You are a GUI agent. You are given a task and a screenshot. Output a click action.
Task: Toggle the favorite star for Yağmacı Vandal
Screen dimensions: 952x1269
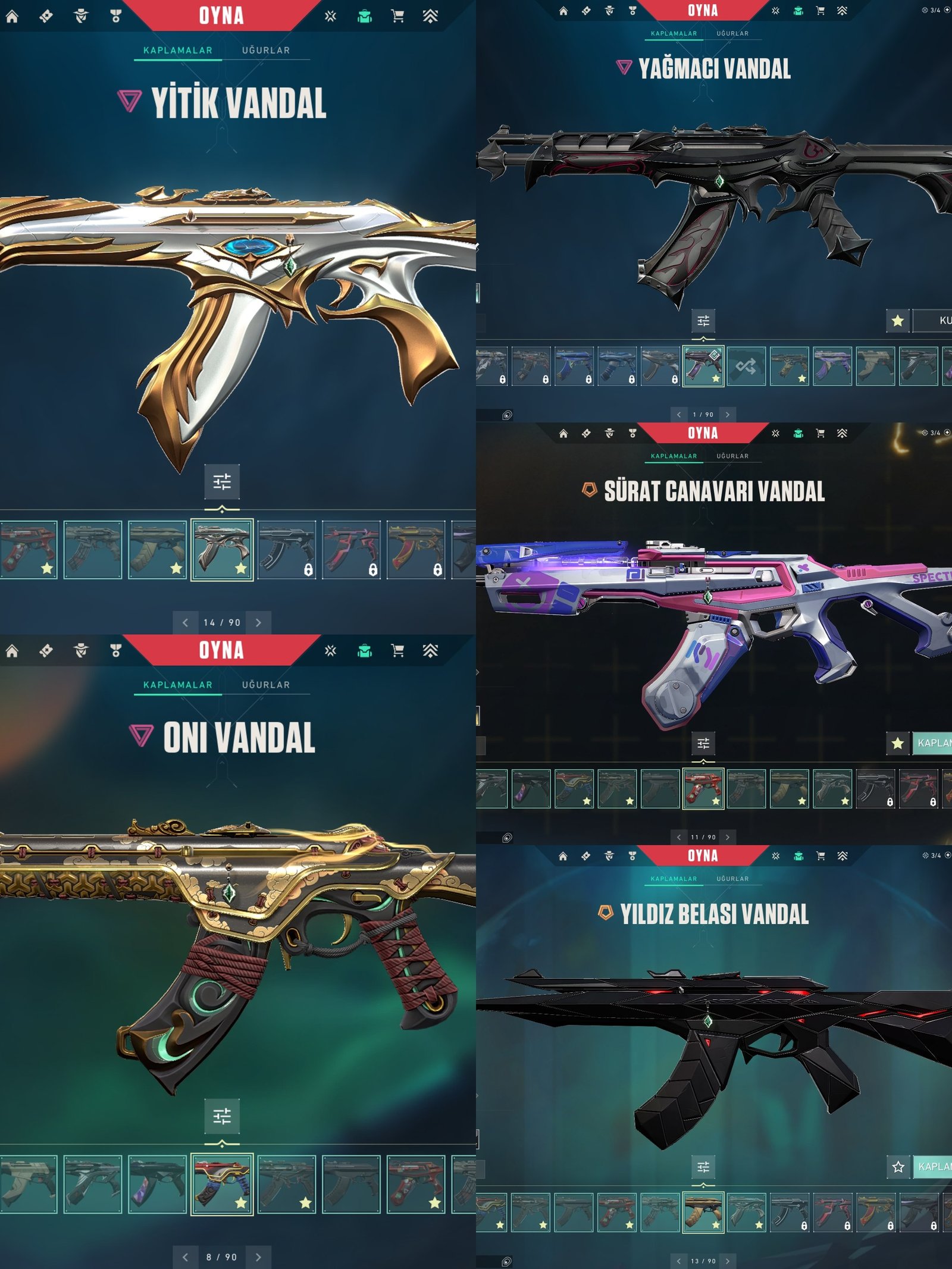tap(898, 321)
